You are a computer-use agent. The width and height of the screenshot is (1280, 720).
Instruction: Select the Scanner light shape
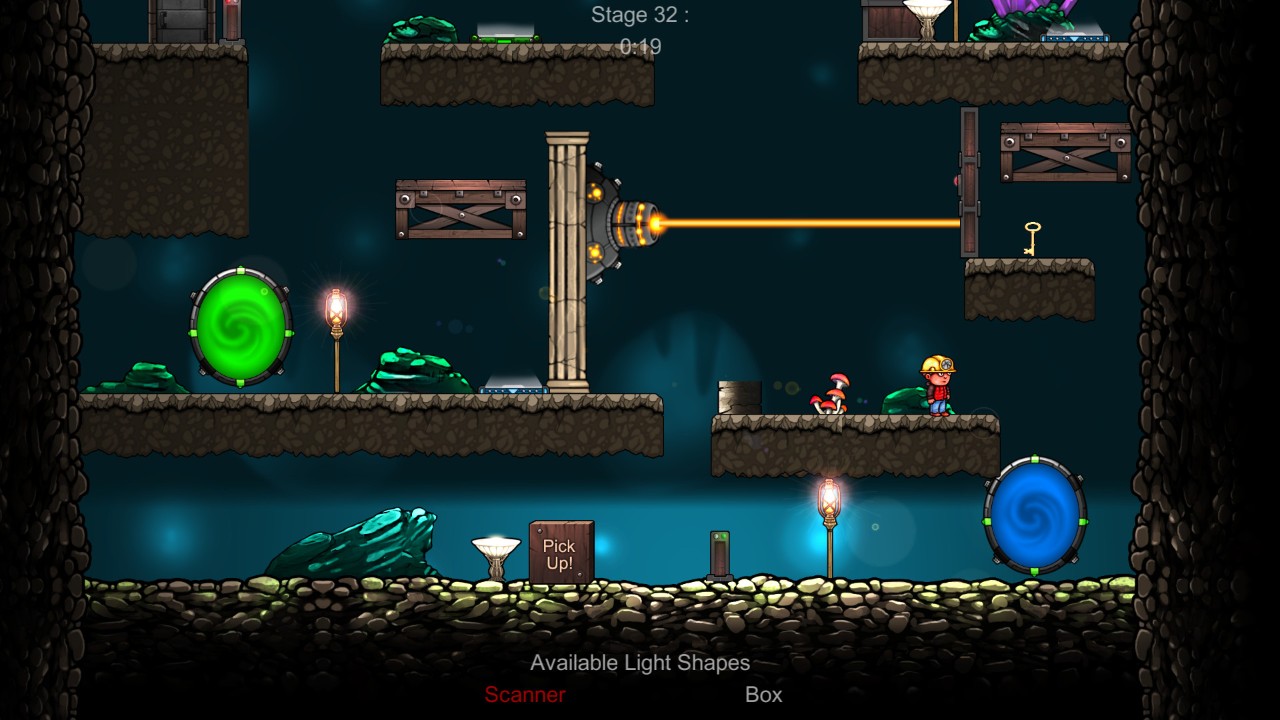click(x=525, y=695)
